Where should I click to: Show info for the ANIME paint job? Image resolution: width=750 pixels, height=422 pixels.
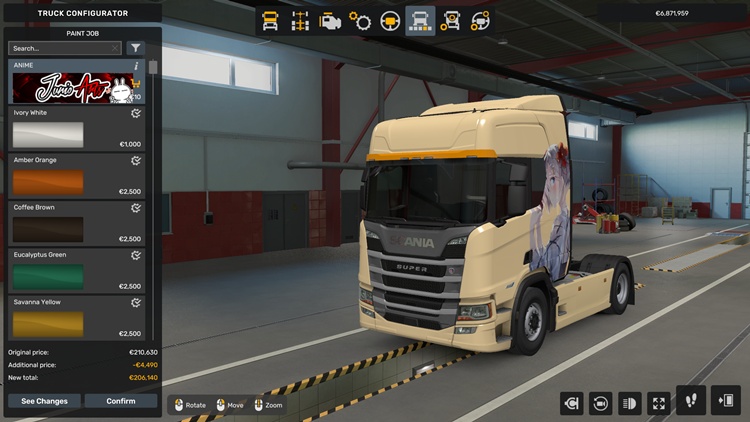(x=136, y=66)
